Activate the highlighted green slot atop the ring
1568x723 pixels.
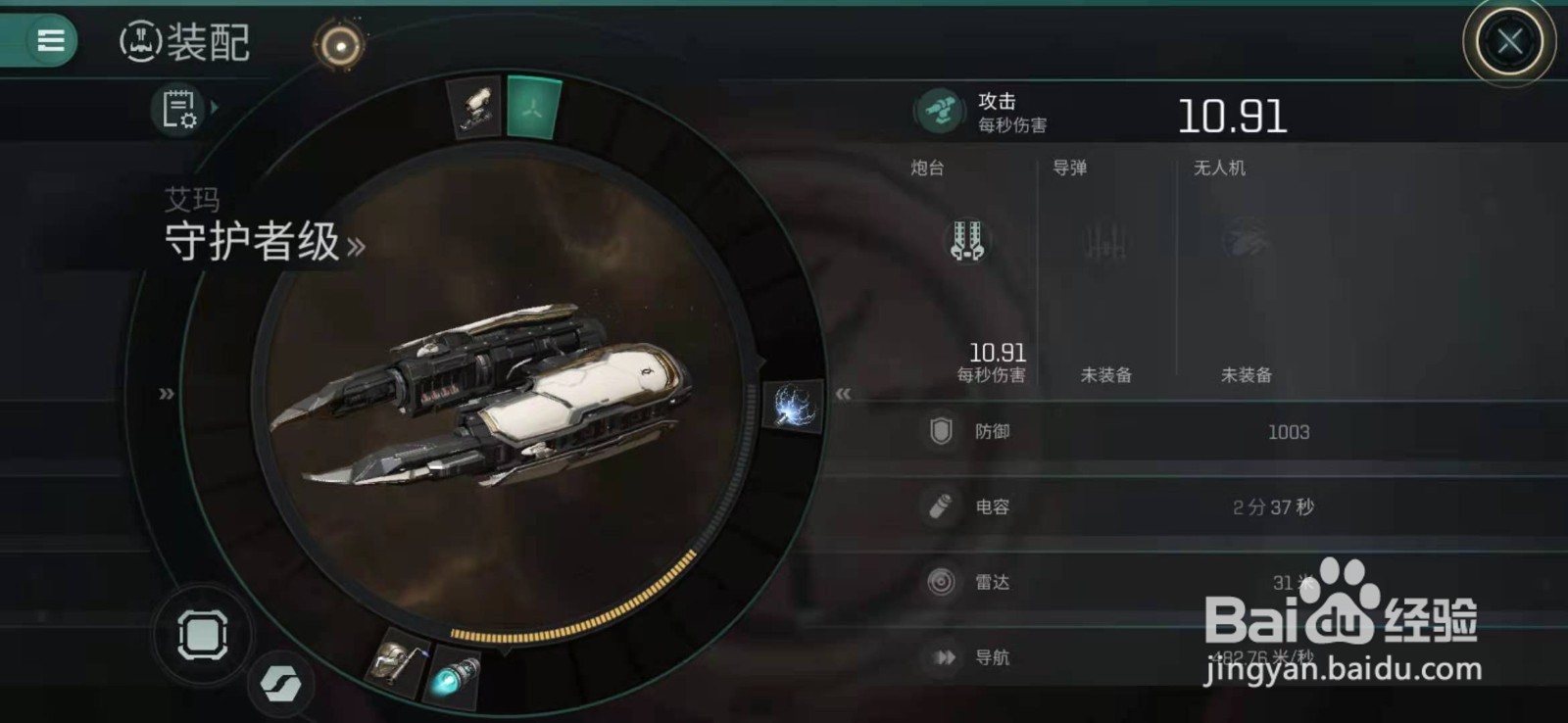coord(534,108)
